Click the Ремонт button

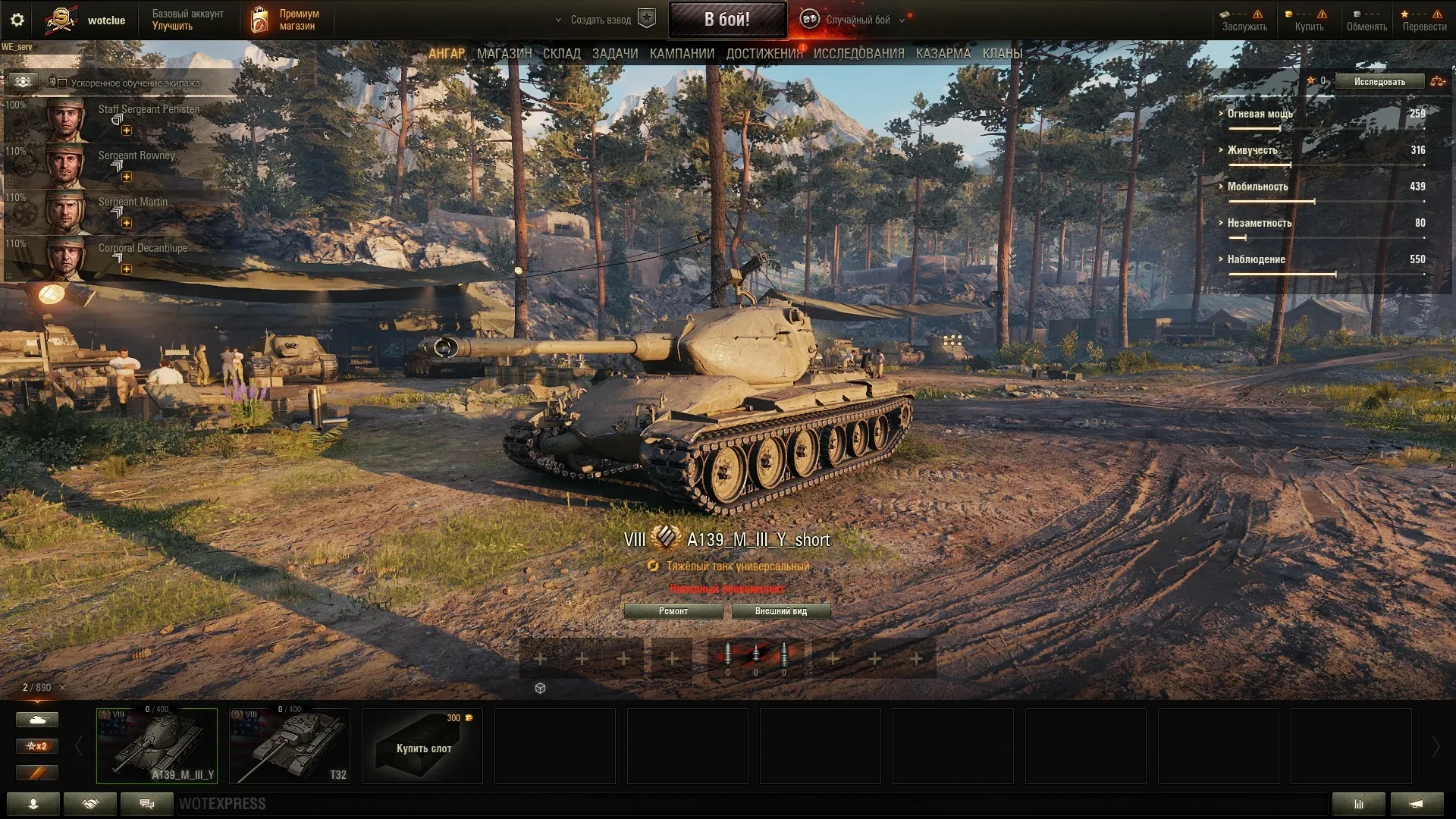pos(673,611)
